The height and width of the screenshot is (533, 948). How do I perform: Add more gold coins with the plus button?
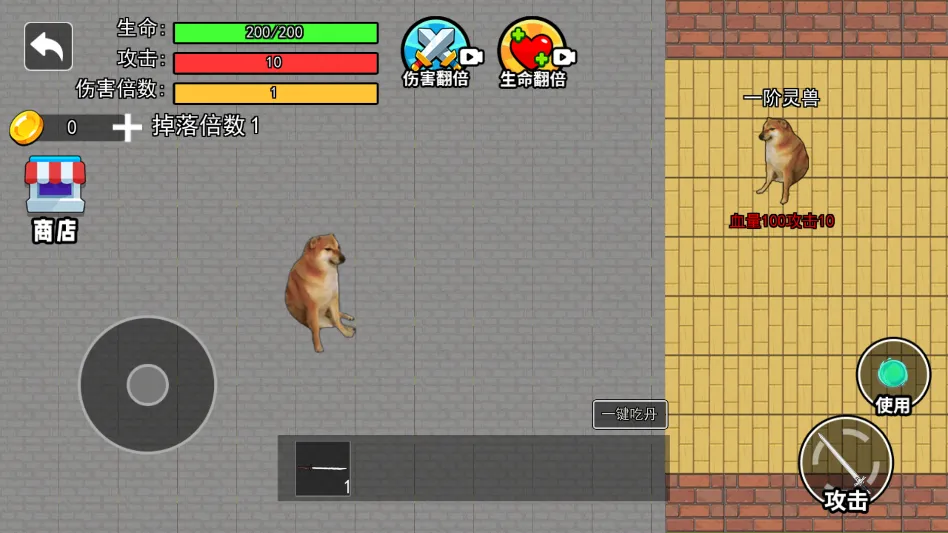[x=127, y=127]
